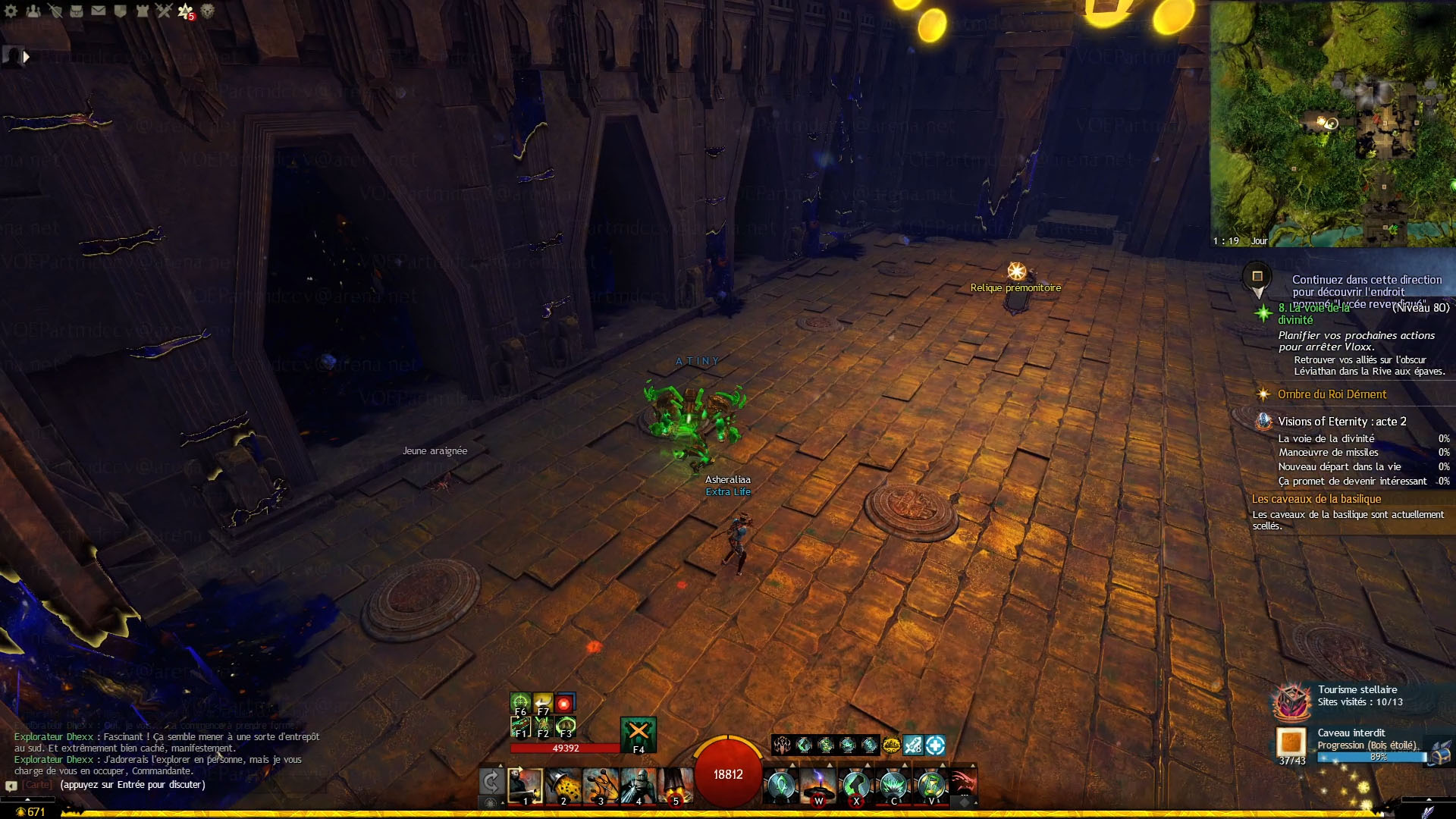Expand the party portrait arrow
Screen dimensions: 1456x819
(27, 56)
